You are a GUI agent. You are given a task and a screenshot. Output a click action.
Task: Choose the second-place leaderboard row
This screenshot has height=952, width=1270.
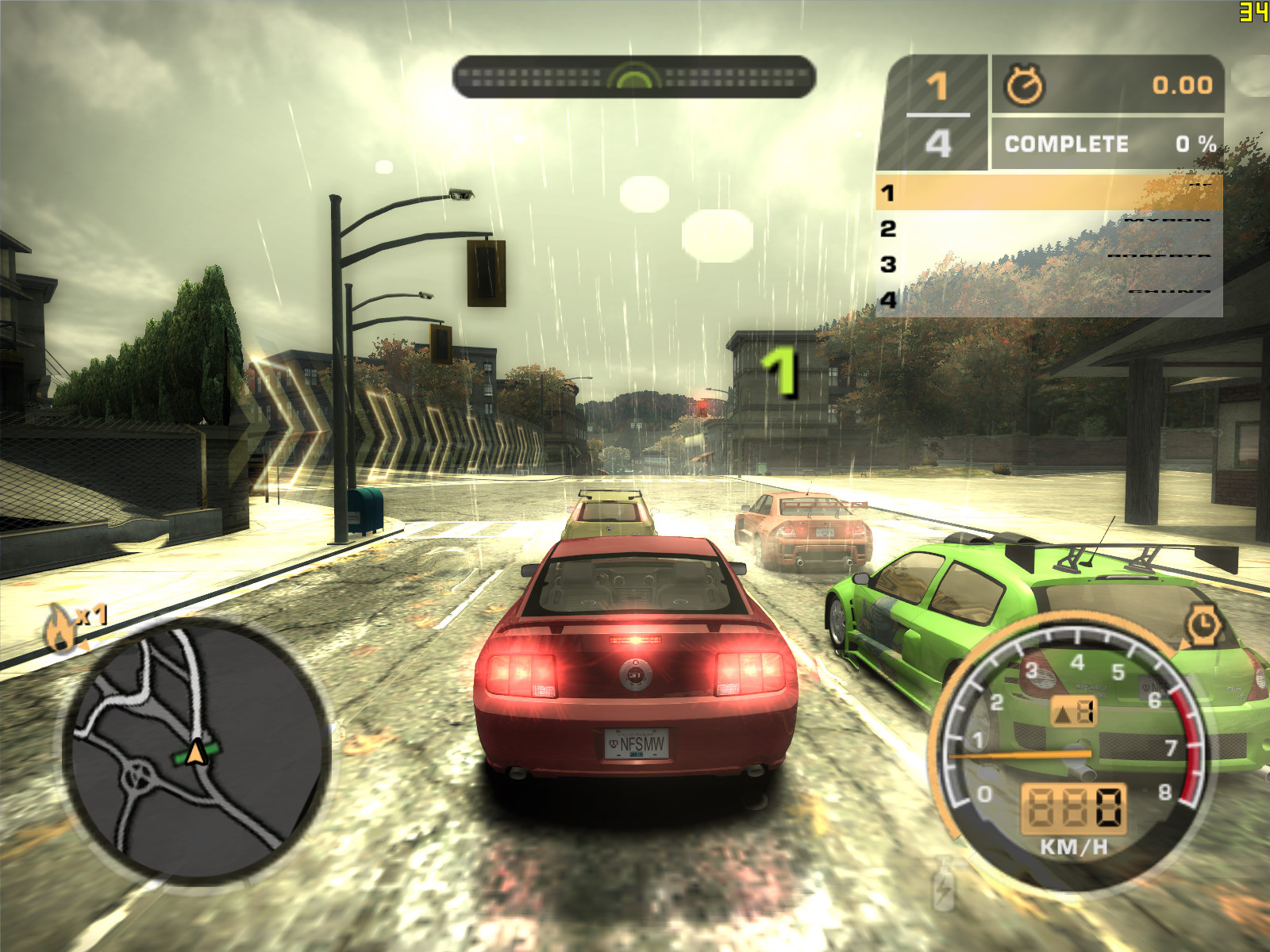click(1049, 228)
